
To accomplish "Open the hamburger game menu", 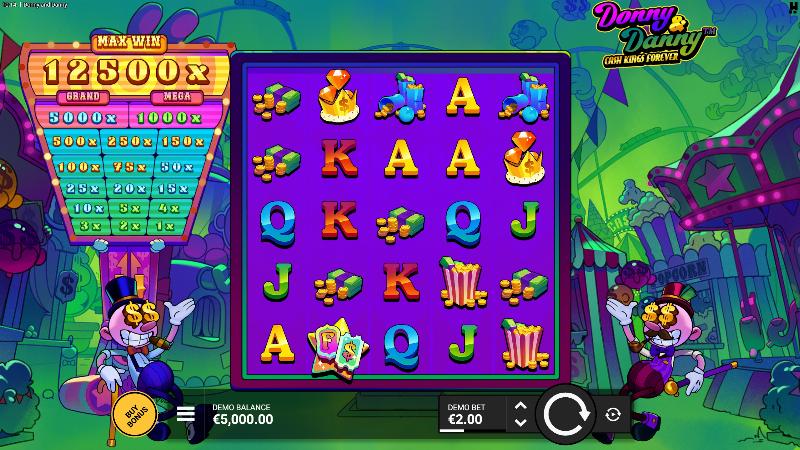I will (186, 414).
